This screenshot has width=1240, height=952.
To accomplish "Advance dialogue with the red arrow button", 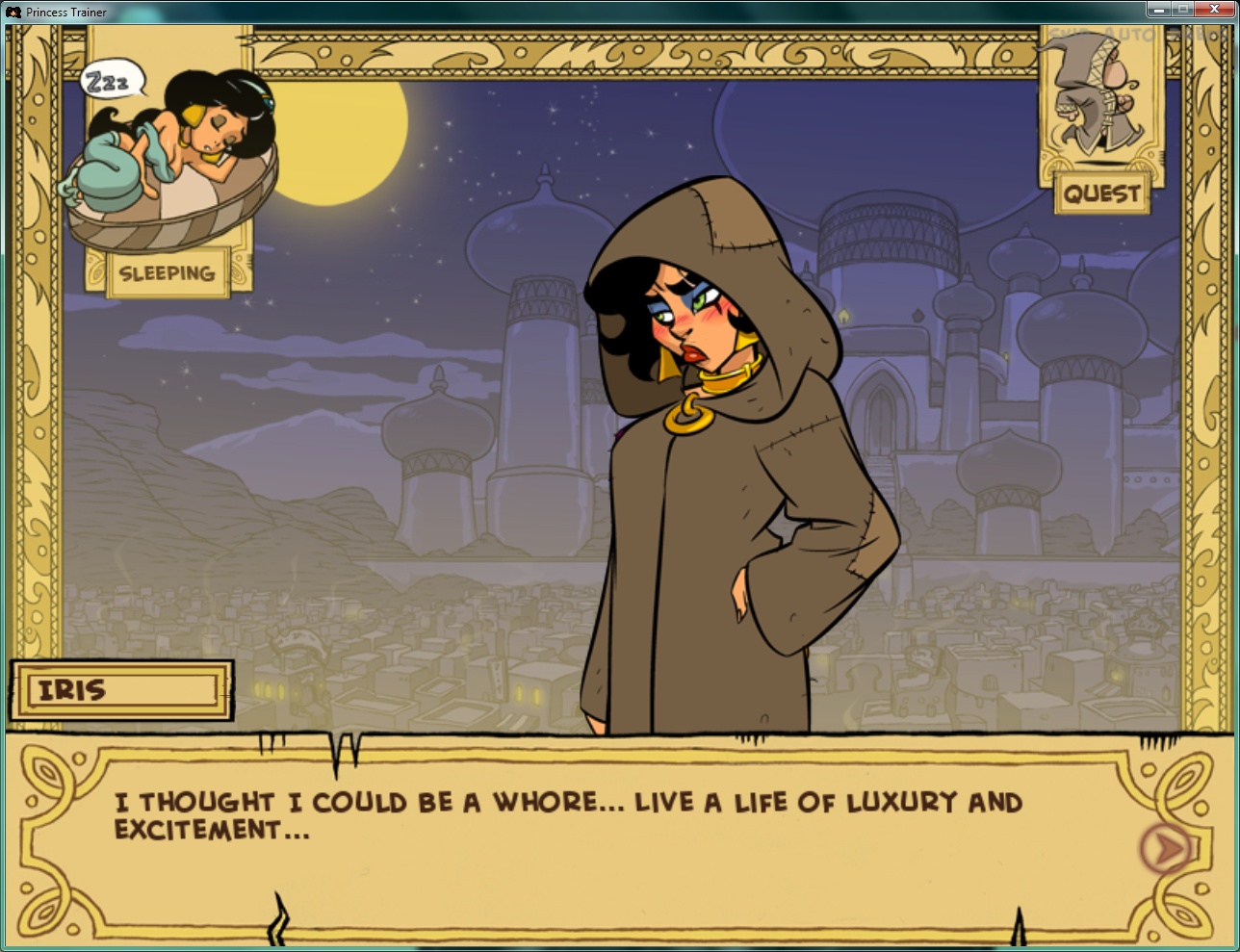I will pyautogui.click(x=1166, y=847).
